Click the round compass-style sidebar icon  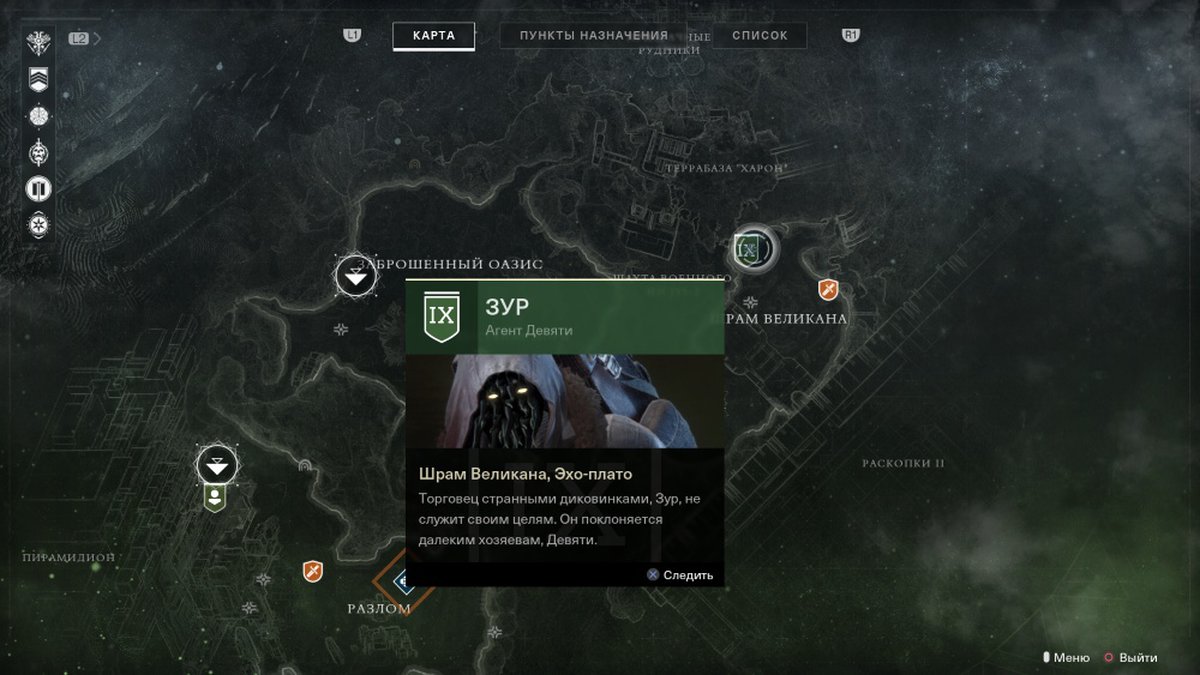coord(38,115)
